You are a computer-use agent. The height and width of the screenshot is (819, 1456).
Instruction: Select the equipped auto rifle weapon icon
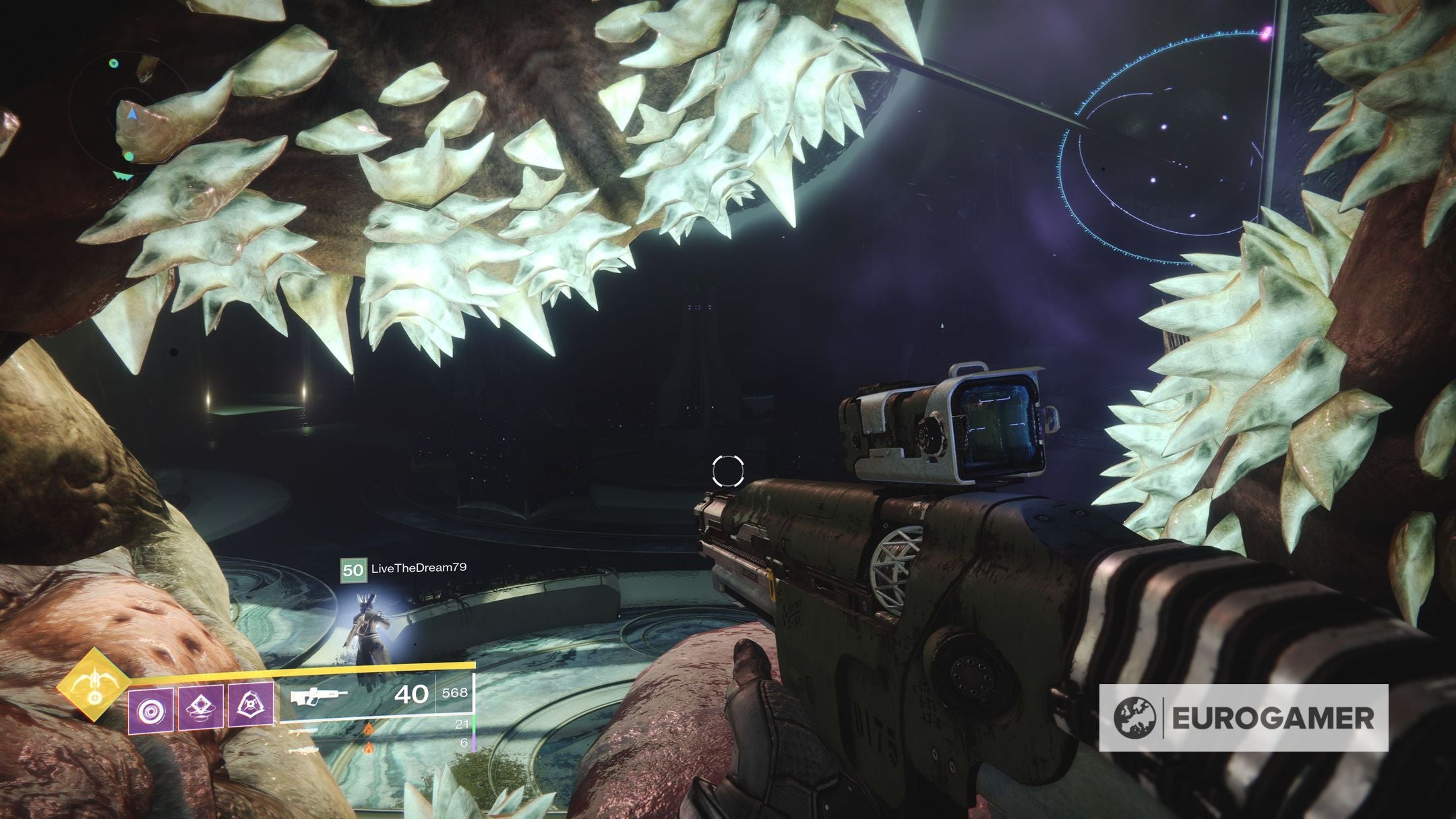[x=318, y=696]
